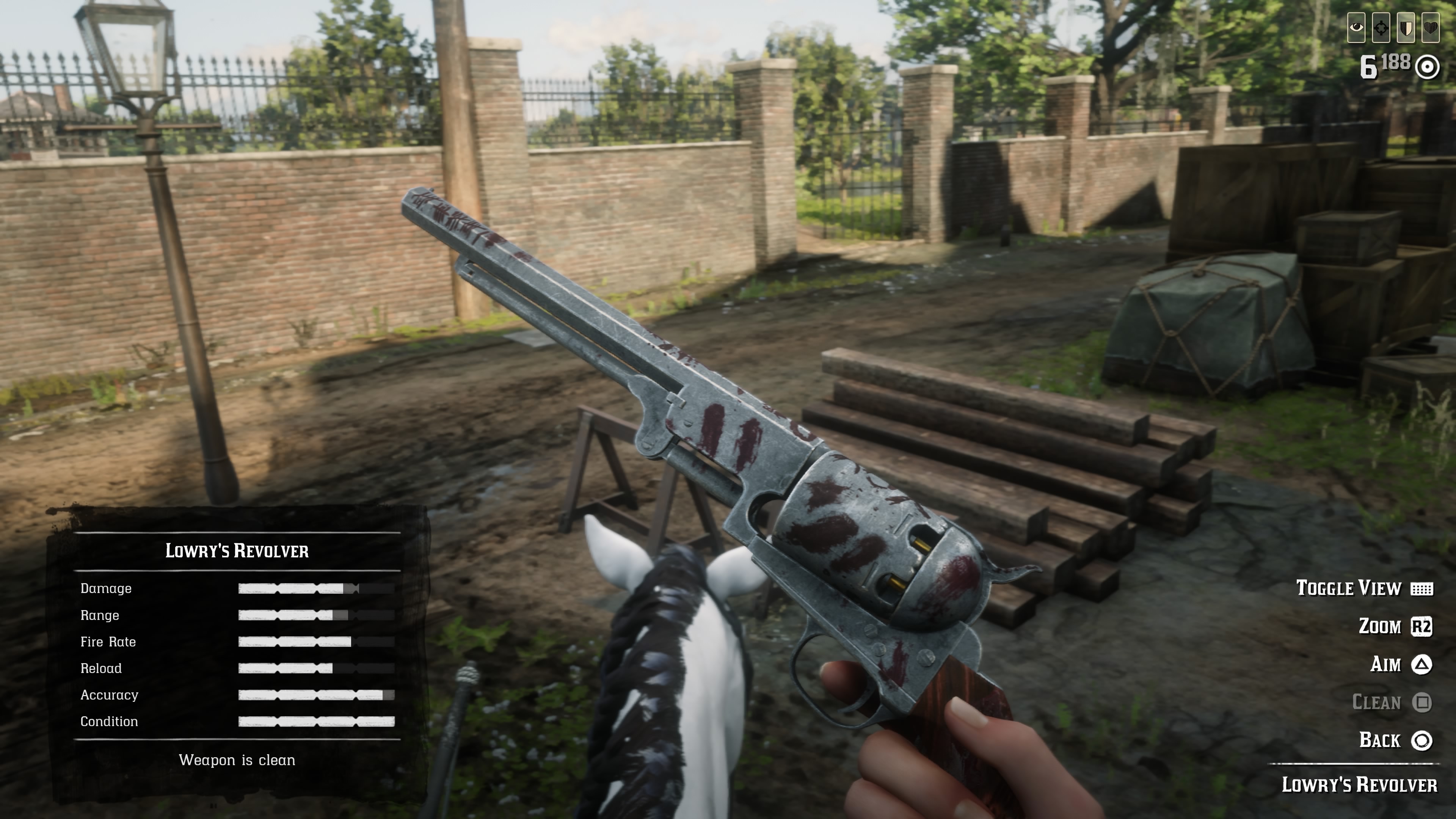1456x819 pixels.
Task: Select the eye ability card
Action: pyautogui.click(x=1357, y=28)
